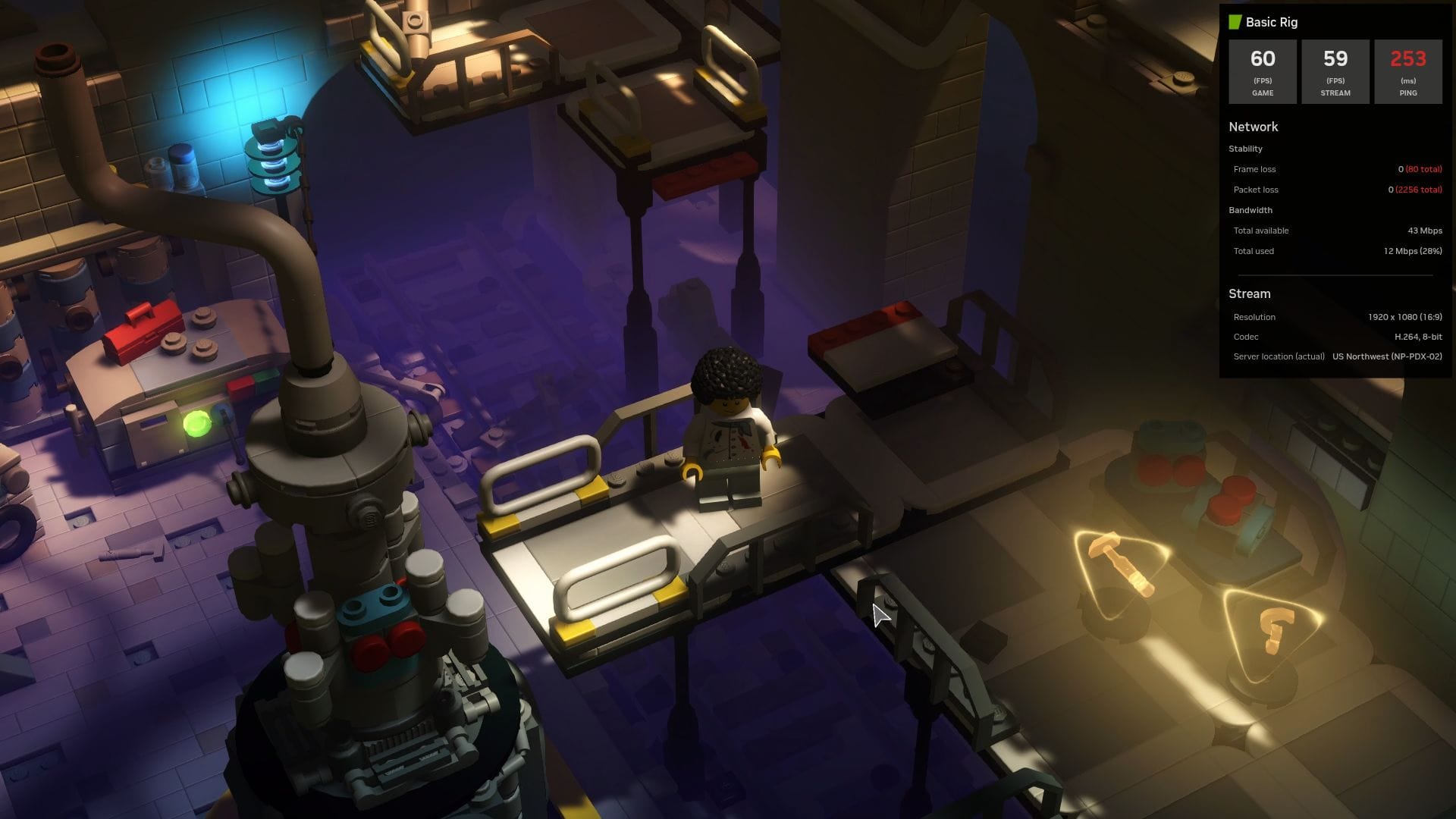Select the Stability heading in the overlay

1246,149
